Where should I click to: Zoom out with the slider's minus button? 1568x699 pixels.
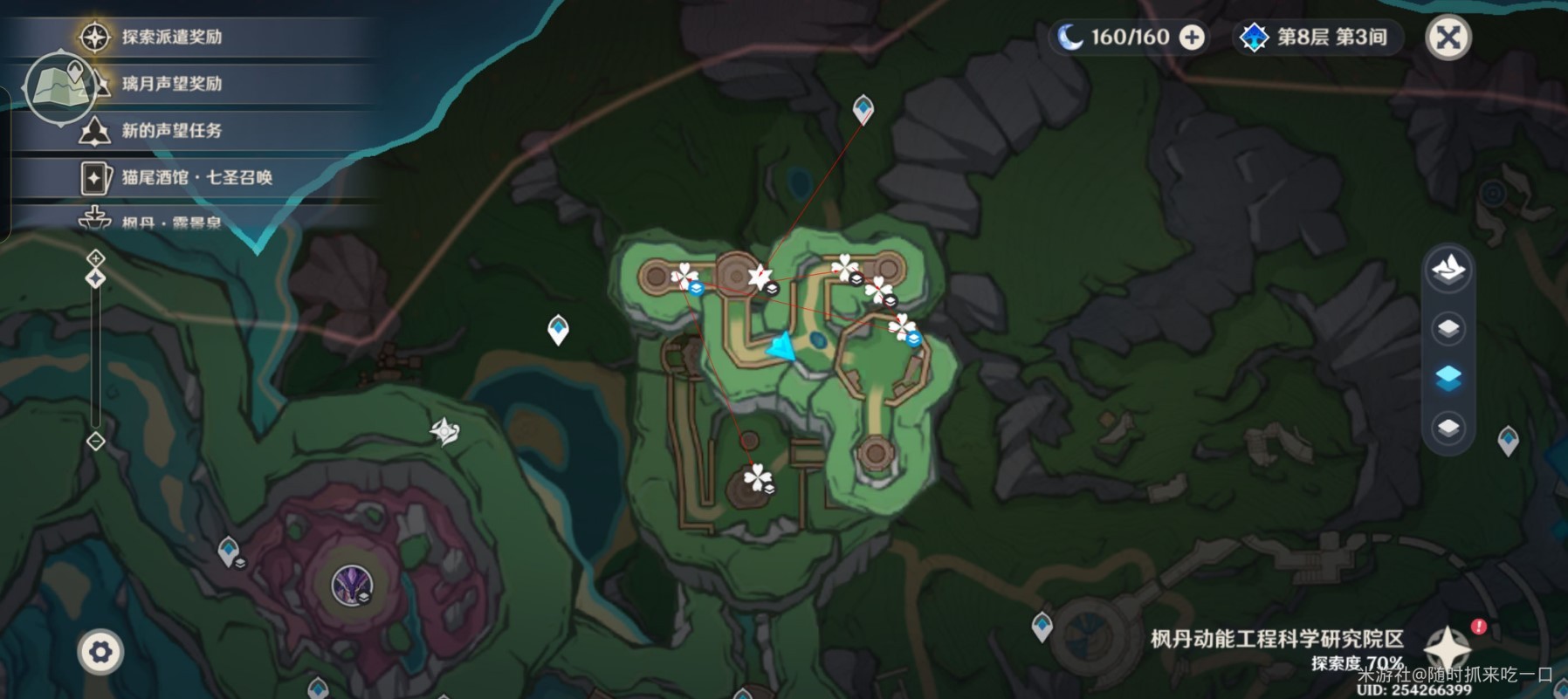coord(96,441)
